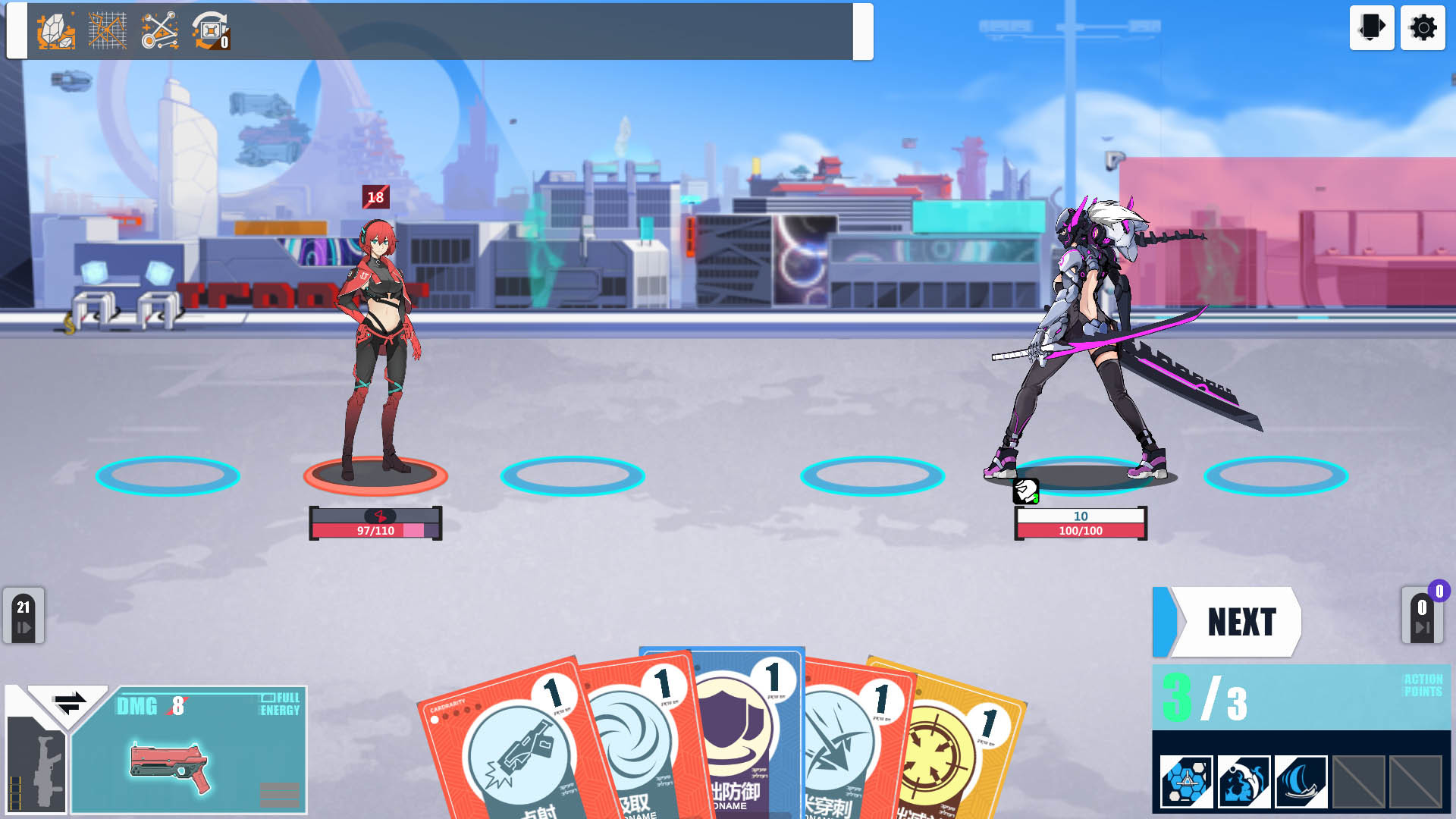The height and width of the screenshot is (819, 1456).
Task: Open the skill constellation icon on the toolbar
Action: [158, 31]
